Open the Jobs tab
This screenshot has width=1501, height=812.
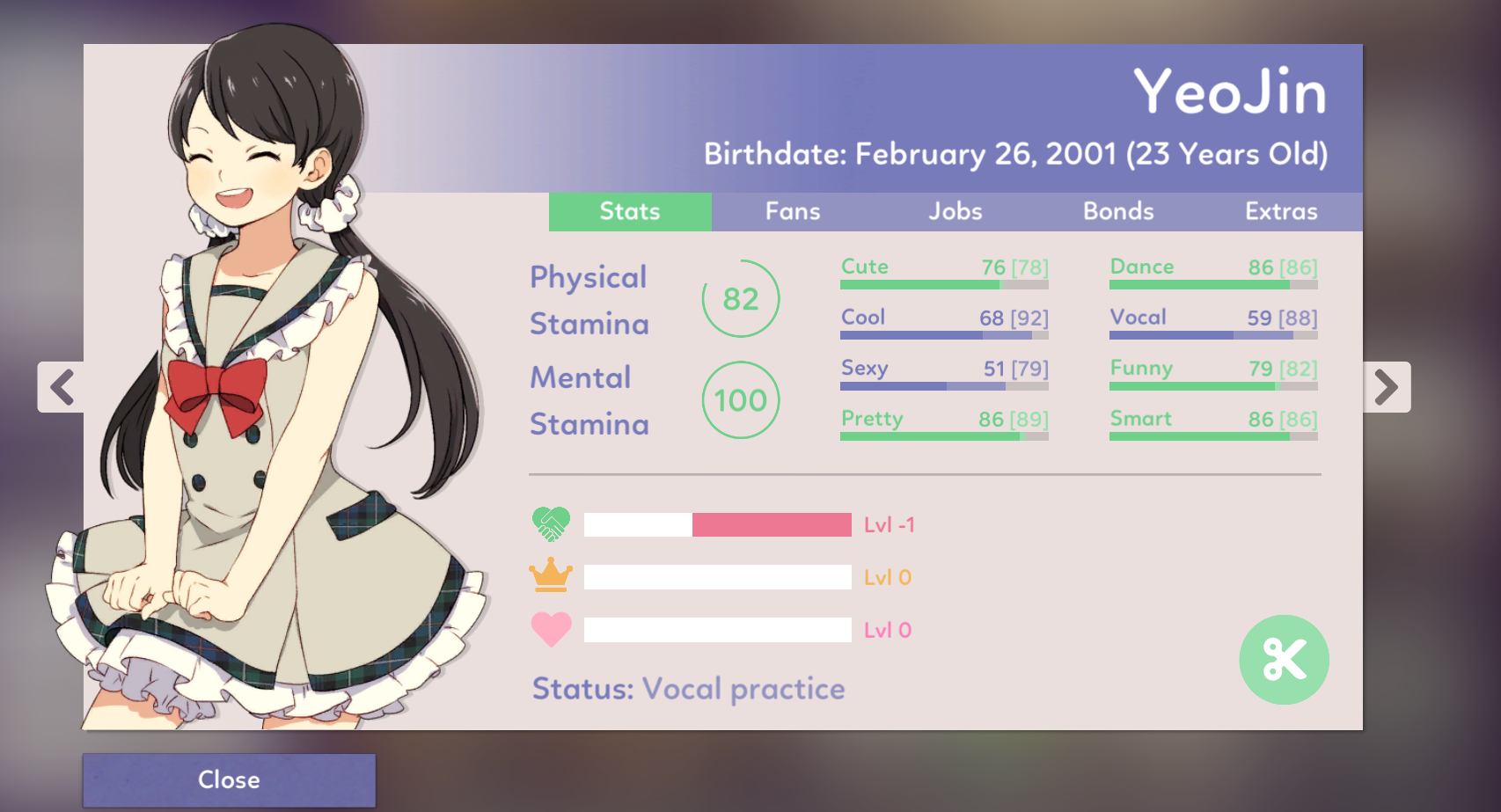(x=956, y=212)
